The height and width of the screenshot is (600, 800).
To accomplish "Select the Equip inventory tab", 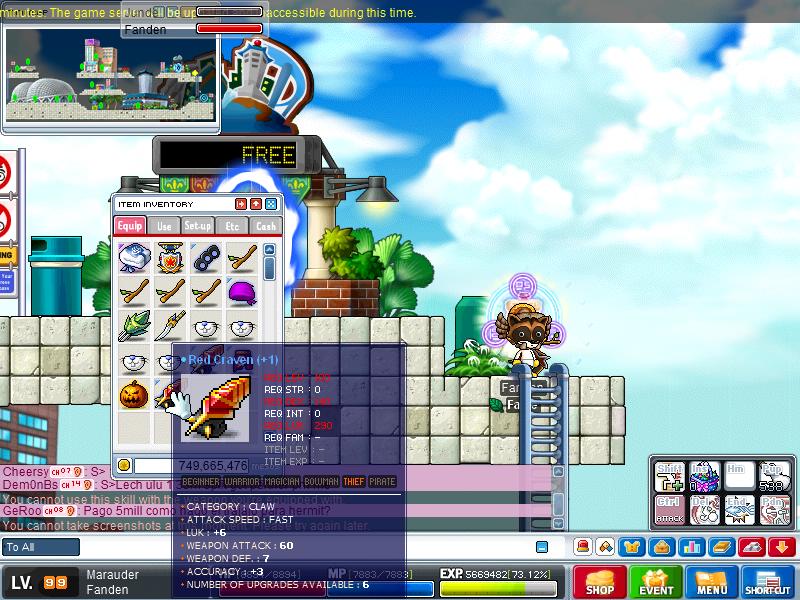I will click(130, 226).
